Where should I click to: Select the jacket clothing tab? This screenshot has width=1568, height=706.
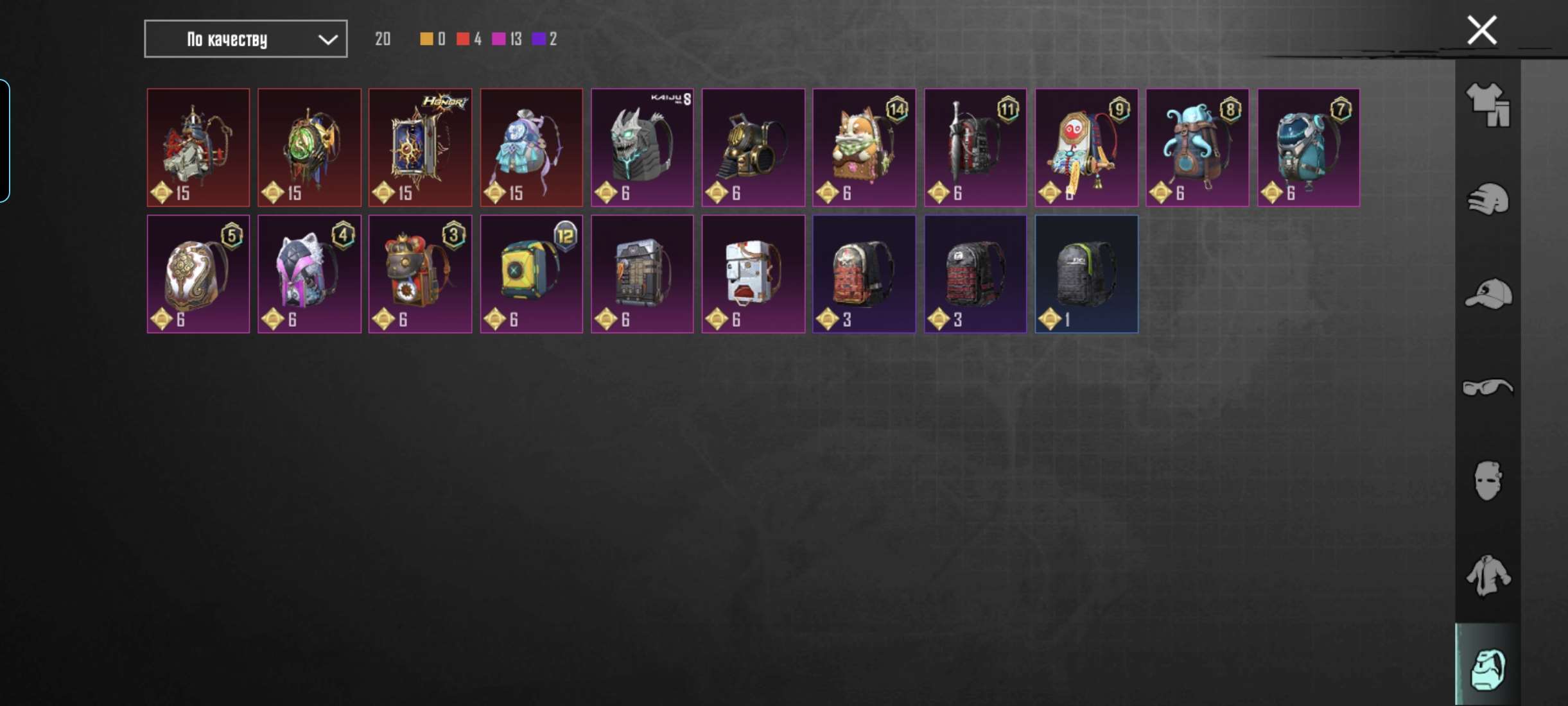click(x=1488, y=575)
